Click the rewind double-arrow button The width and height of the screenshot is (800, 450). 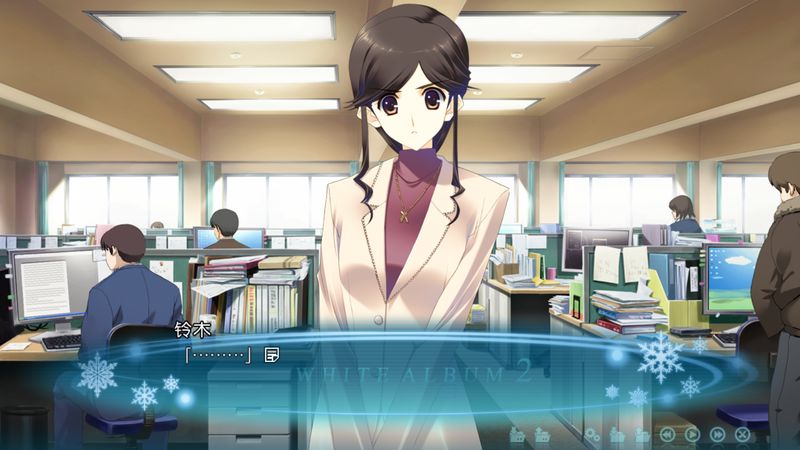[667, 434]
